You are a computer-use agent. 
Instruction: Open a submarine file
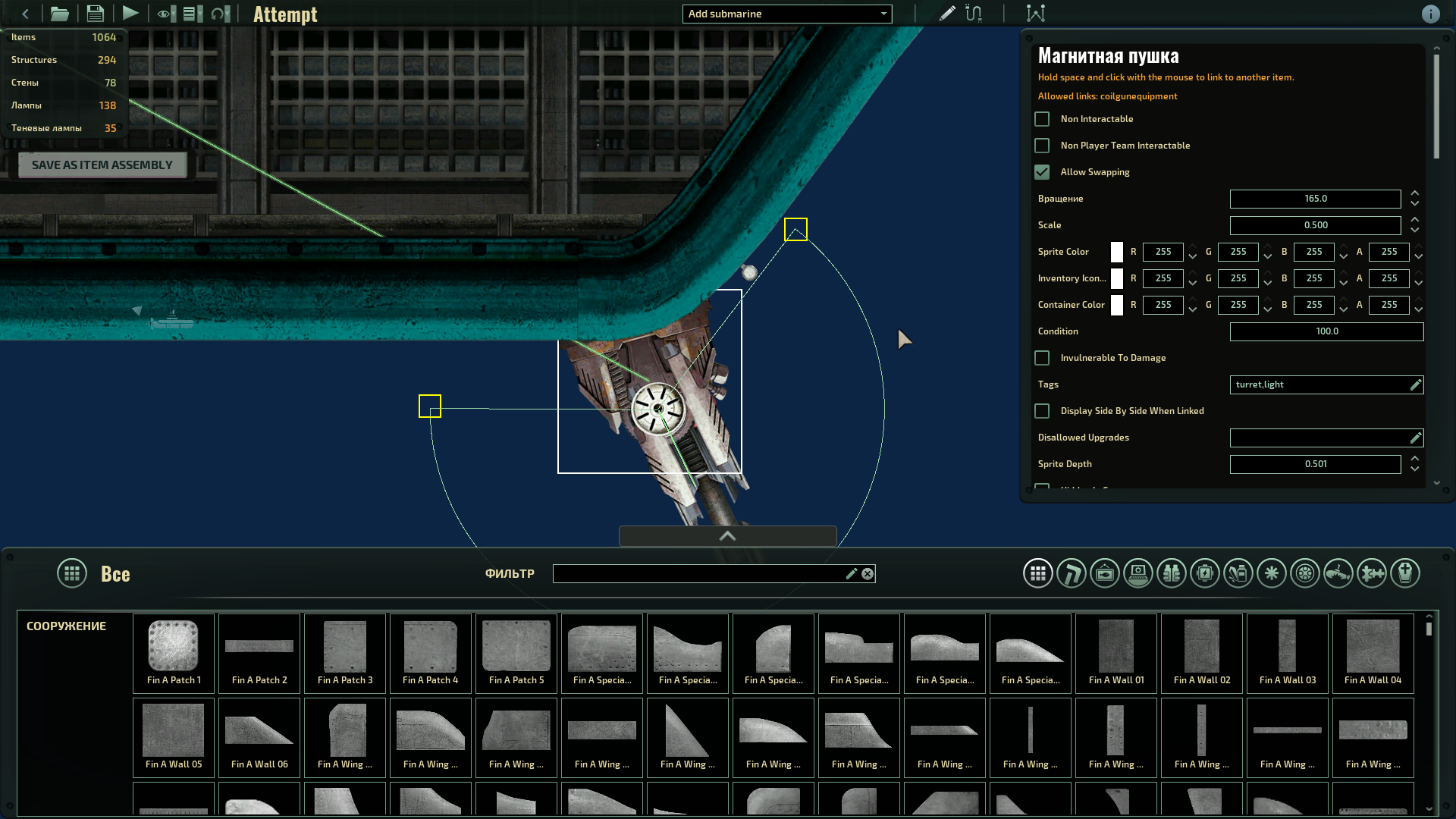pyautogui.click(x=60, y=13)
